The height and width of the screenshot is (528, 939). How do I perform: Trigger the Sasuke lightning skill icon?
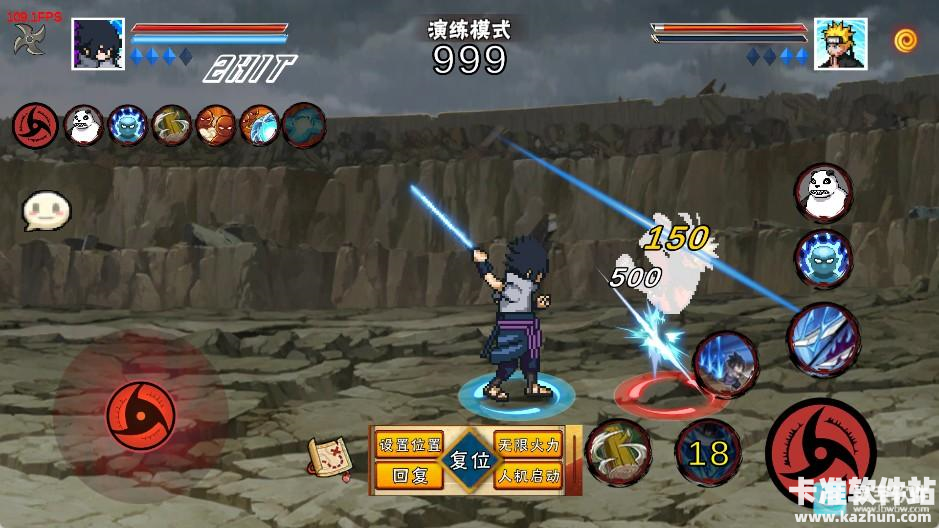pos(724,364)
